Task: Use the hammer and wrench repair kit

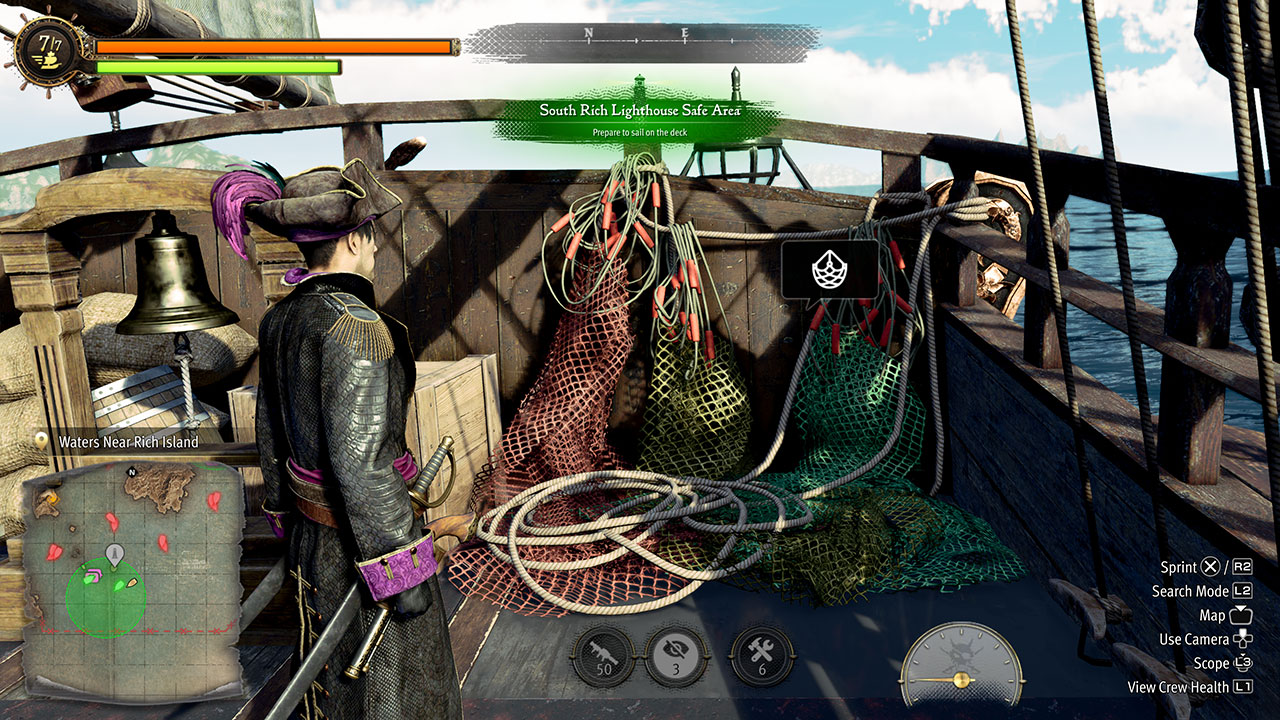Action: 763,657
